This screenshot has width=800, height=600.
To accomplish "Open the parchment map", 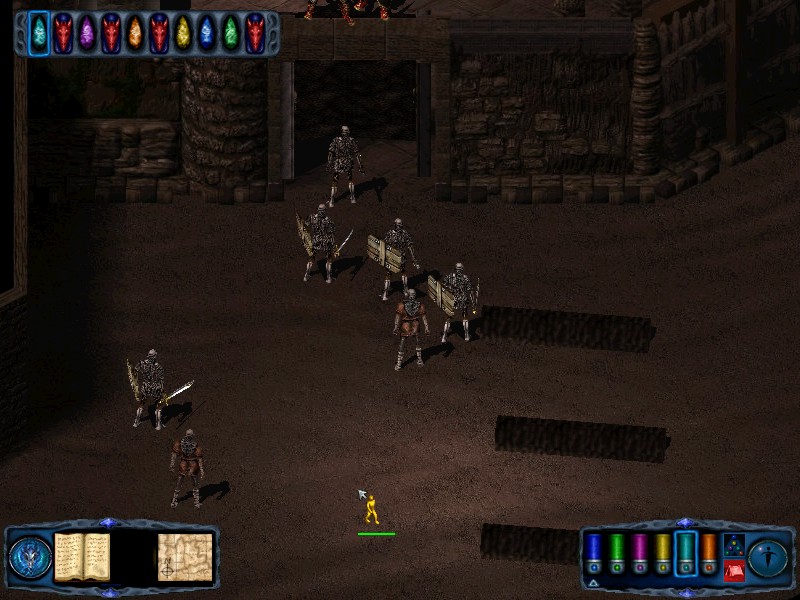I will tap(185, 556).
